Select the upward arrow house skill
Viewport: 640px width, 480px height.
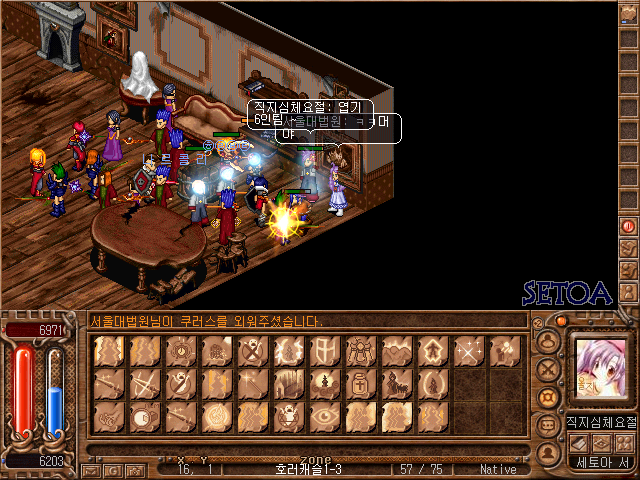pos(431,352)
